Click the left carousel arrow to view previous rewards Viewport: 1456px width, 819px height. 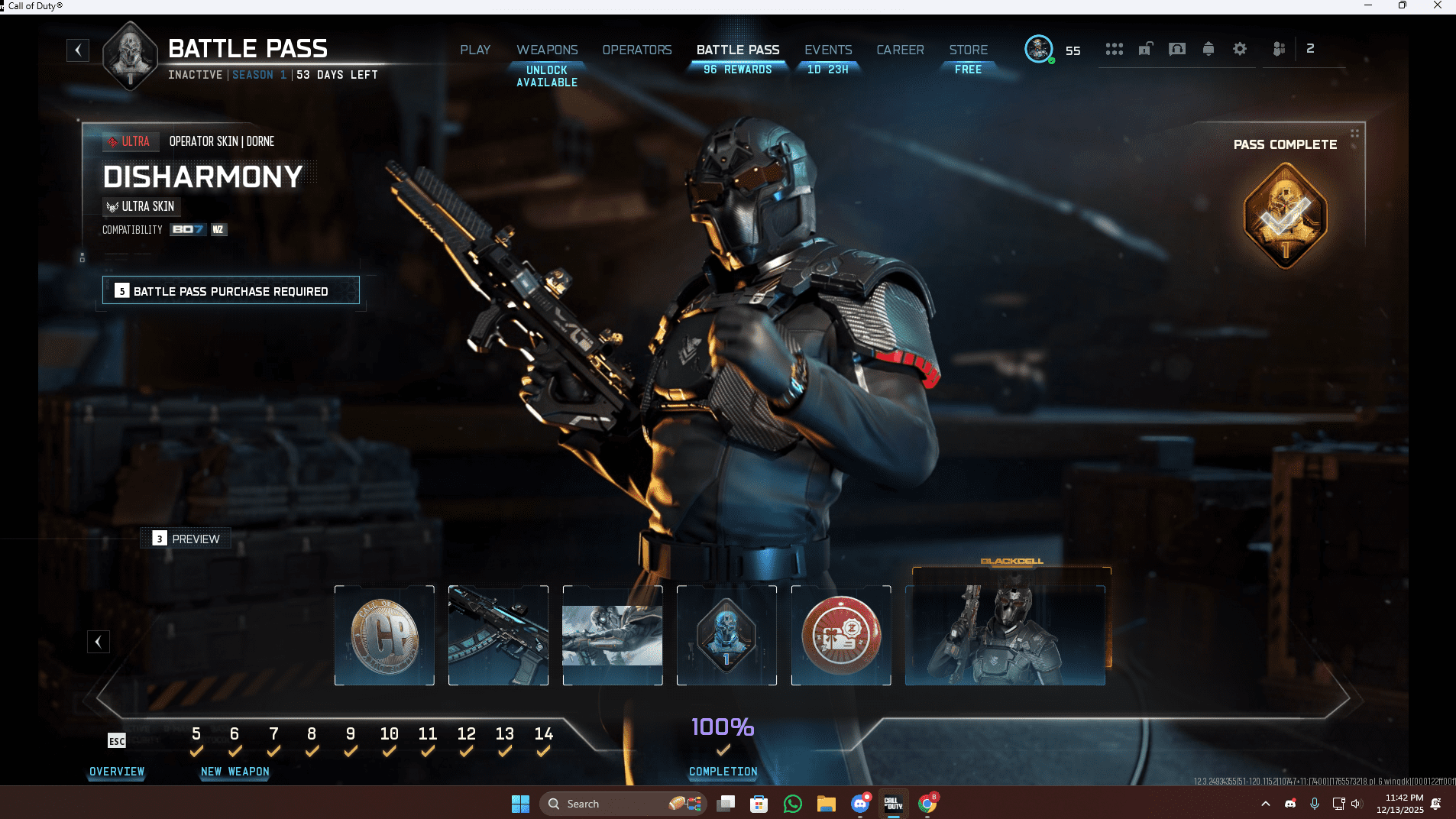tap(98, 641)
